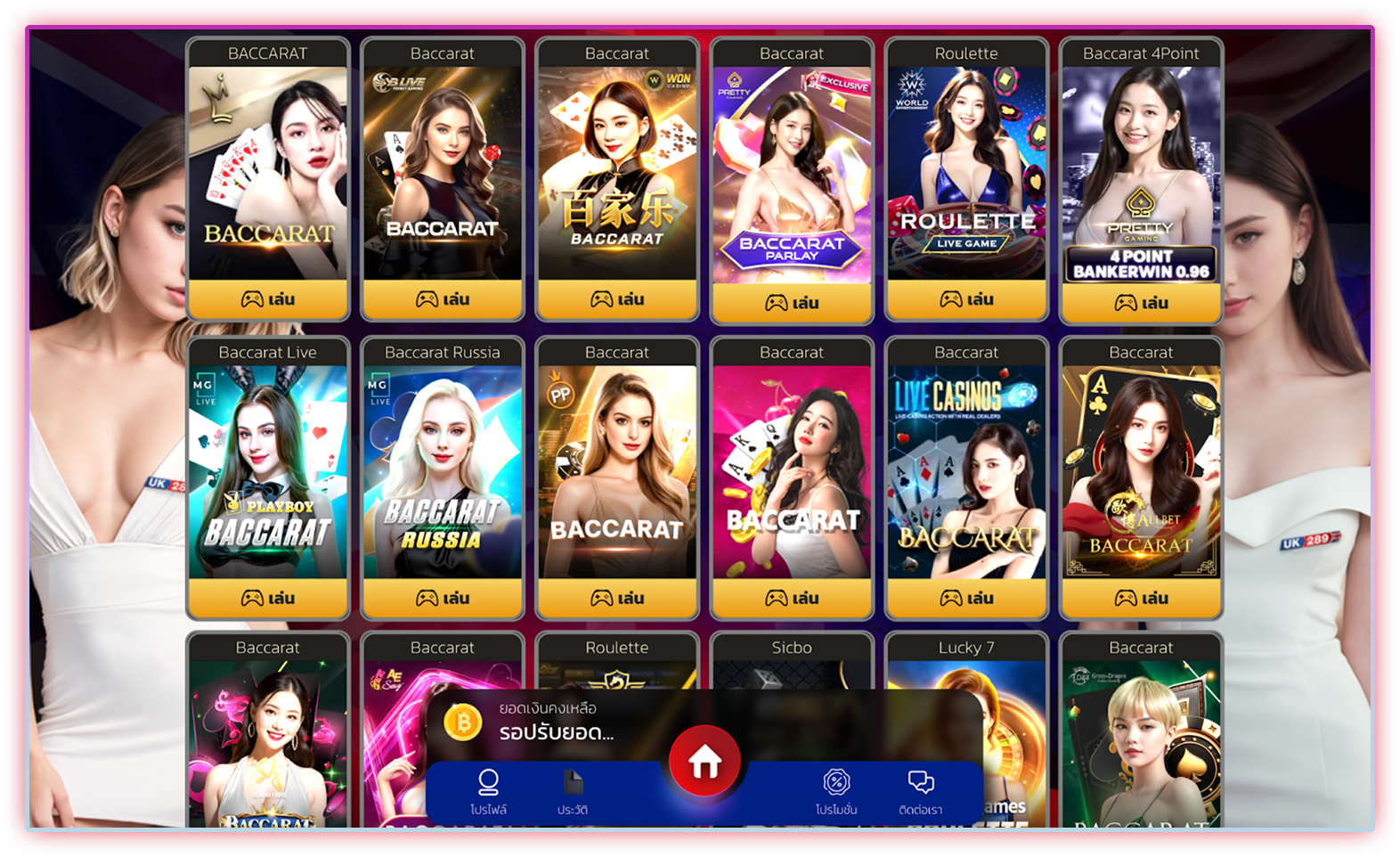Click the gold Bitcoin balance coin icon
The image size is (1400, 857).
[464, 722]
